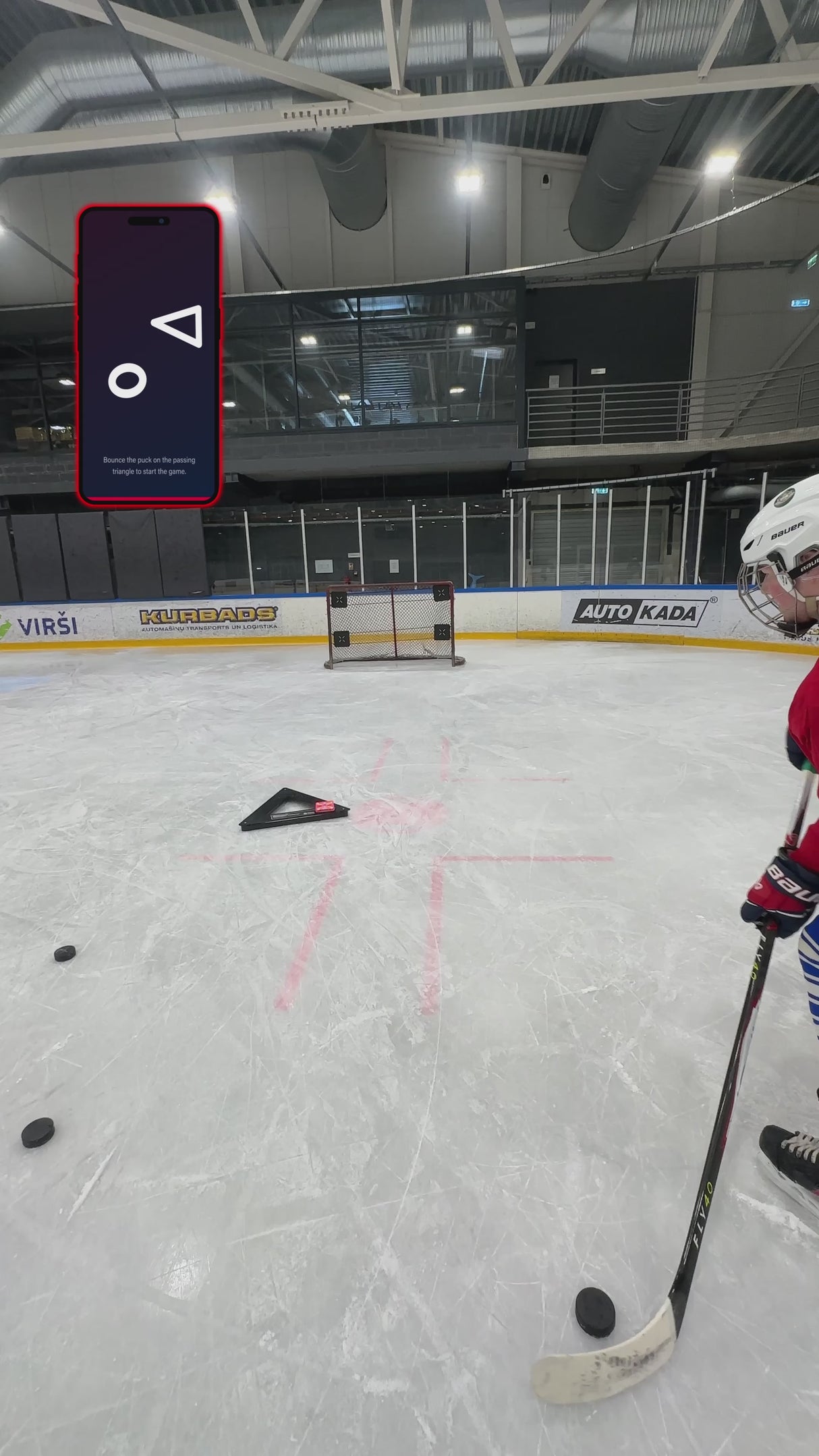Viewport: 819px width, 1456px height.
Task: Select the white circle puck icon on the phone
Action: (x=128, y=380)
